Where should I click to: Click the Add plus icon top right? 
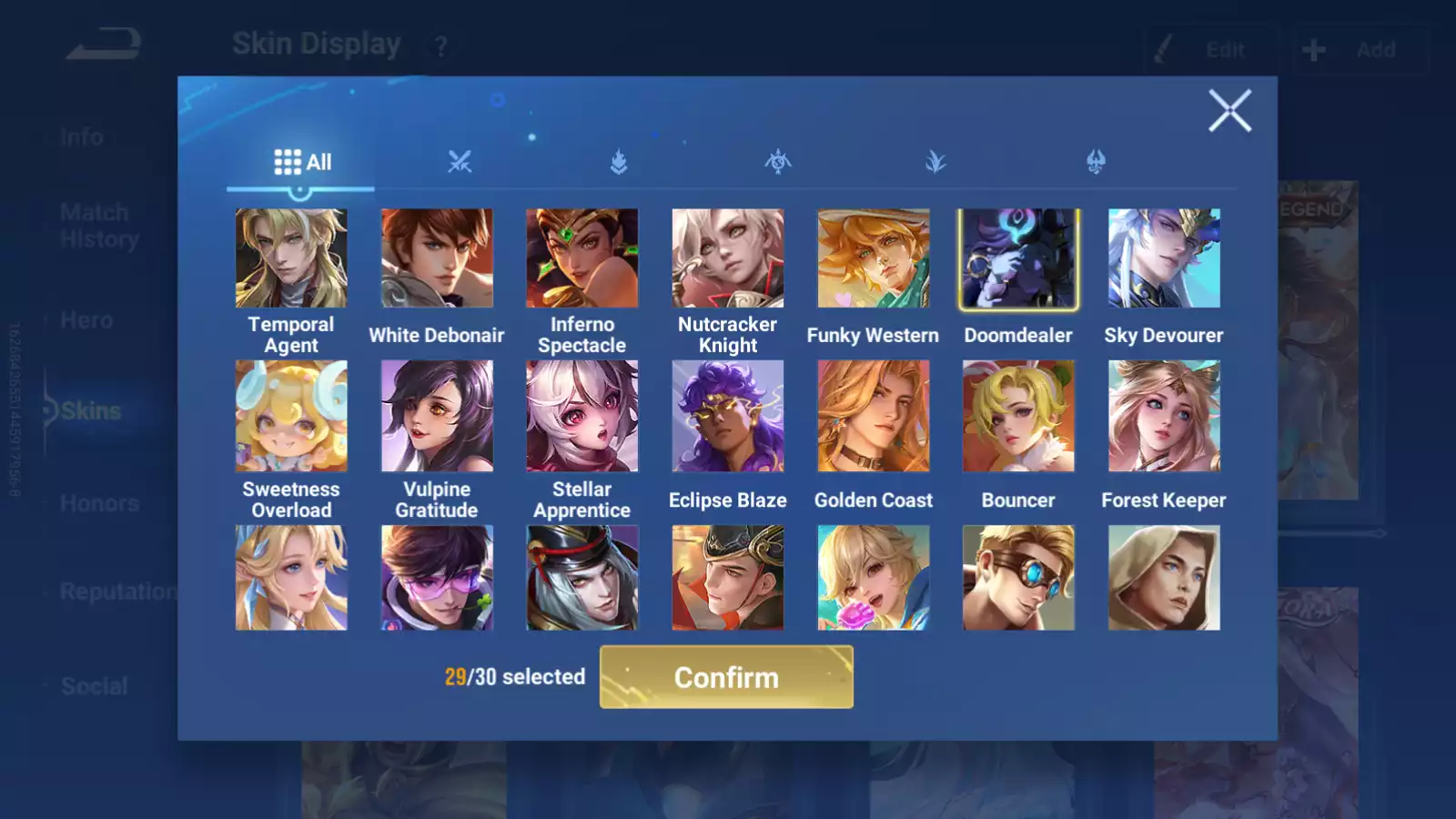click(1312, 49)
